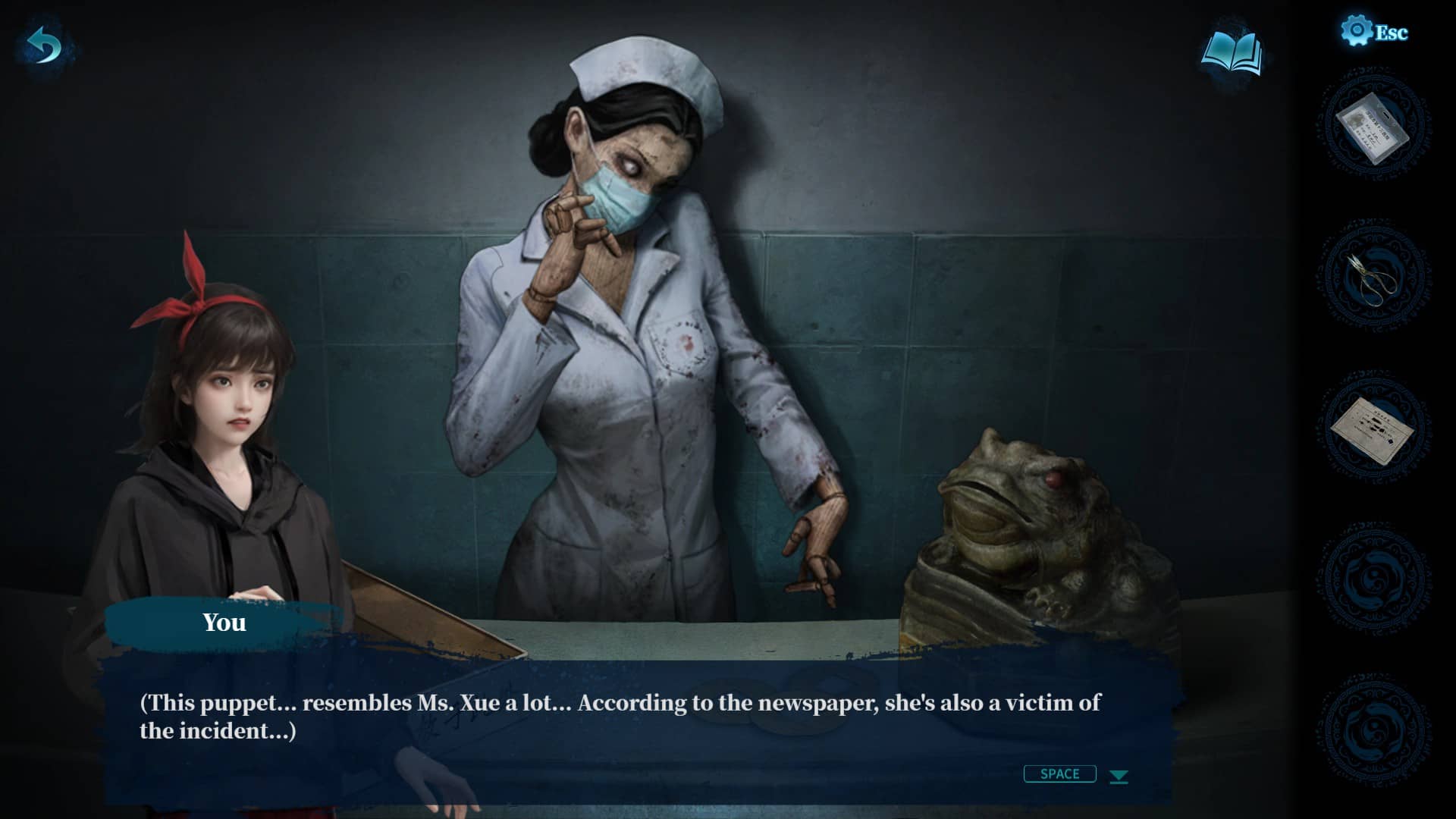The image size is (1456, 819).
Task: Click the back arrow button
Action: pyautogui.click(x=45, y=47)
